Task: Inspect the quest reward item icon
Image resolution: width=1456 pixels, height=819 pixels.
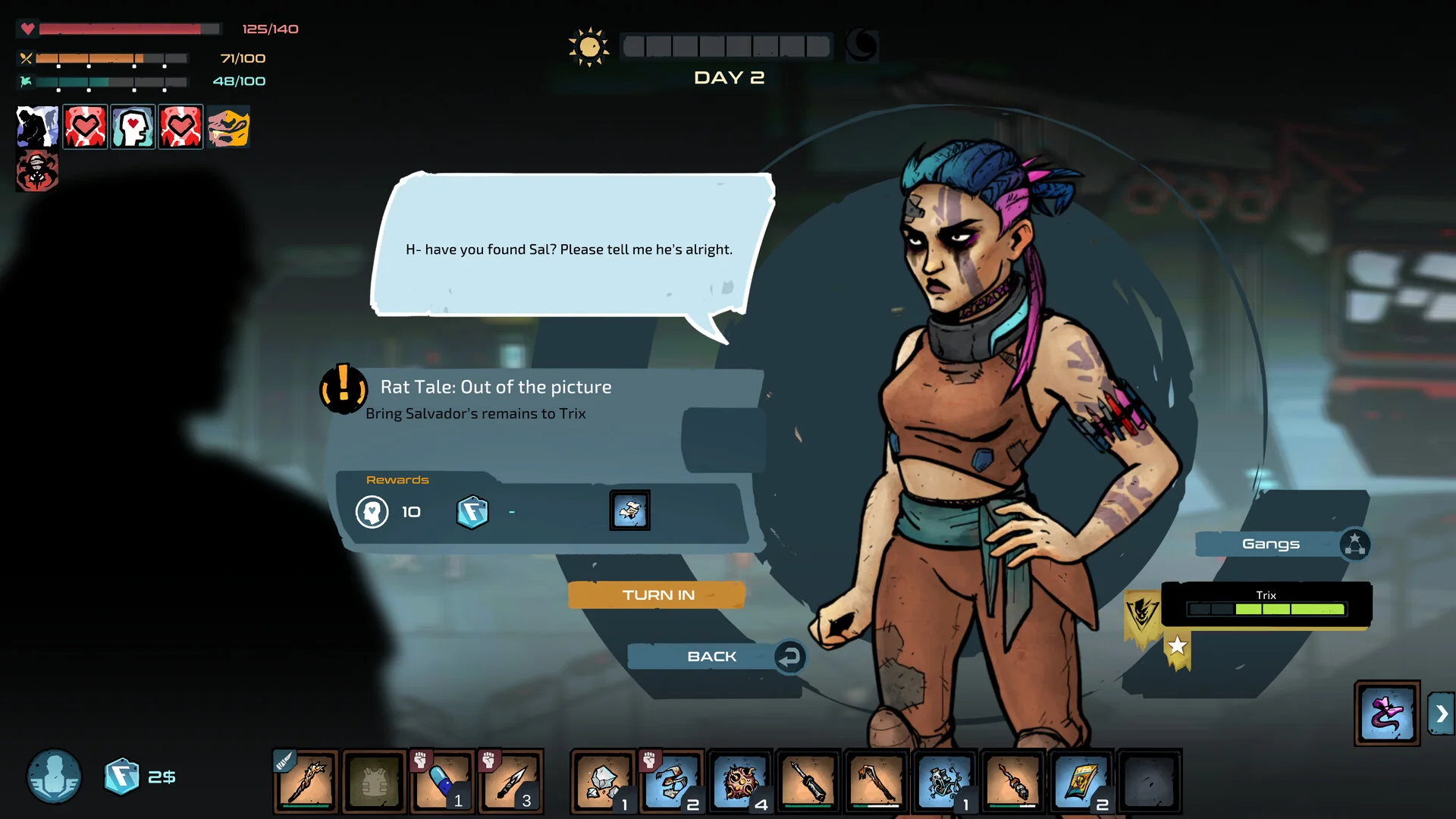Action: click(629, 511)
